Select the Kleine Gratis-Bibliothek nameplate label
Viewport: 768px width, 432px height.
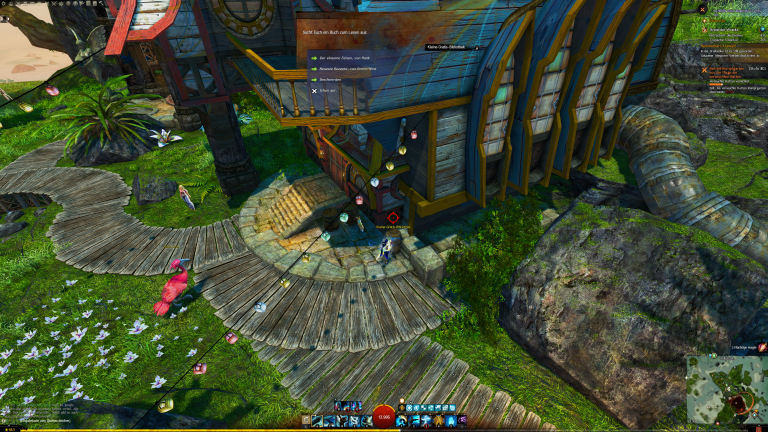point(449,47)
